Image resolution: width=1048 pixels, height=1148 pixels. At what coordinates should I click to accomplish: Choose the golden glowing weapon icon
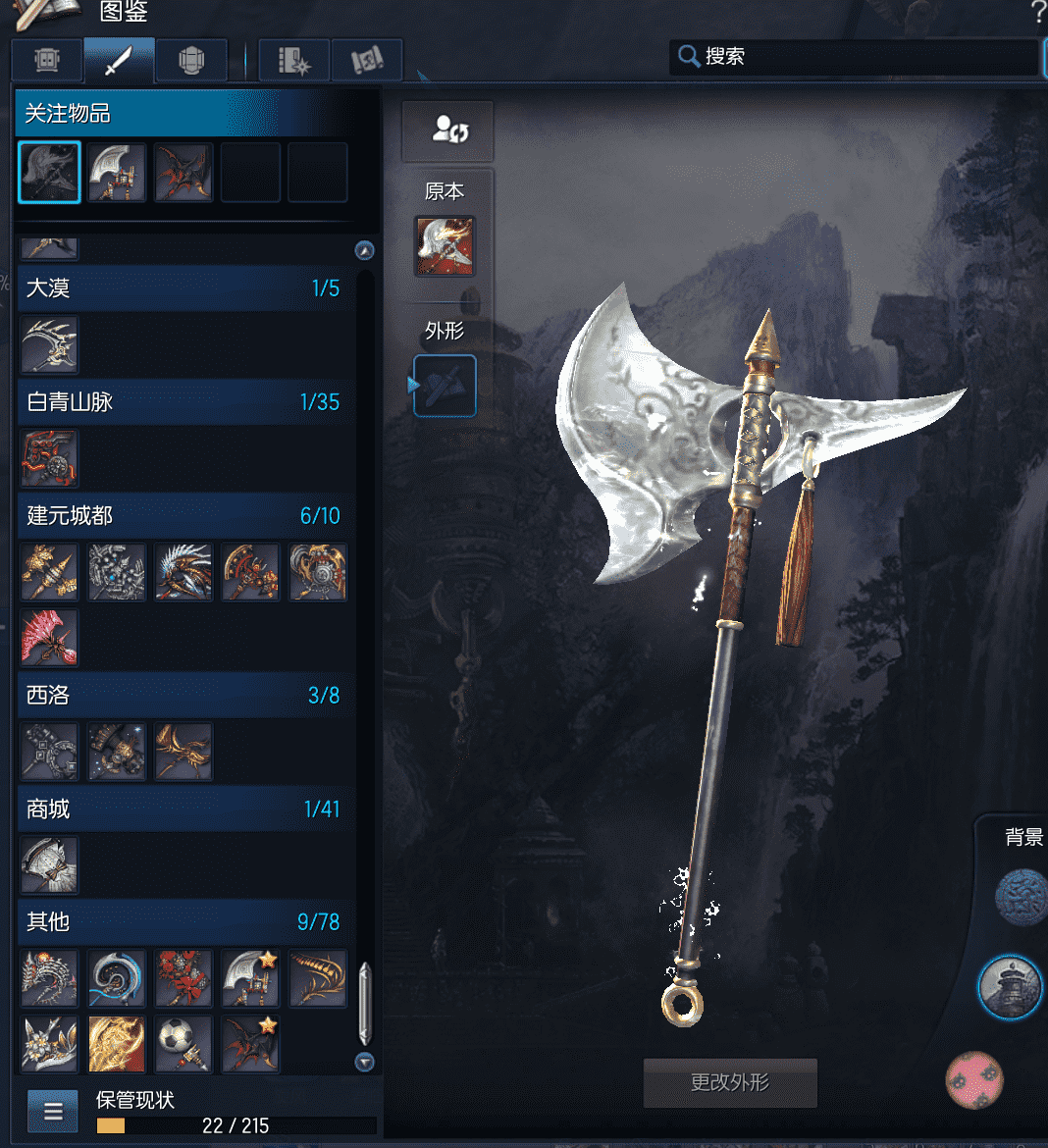[x=117, y=1044]
